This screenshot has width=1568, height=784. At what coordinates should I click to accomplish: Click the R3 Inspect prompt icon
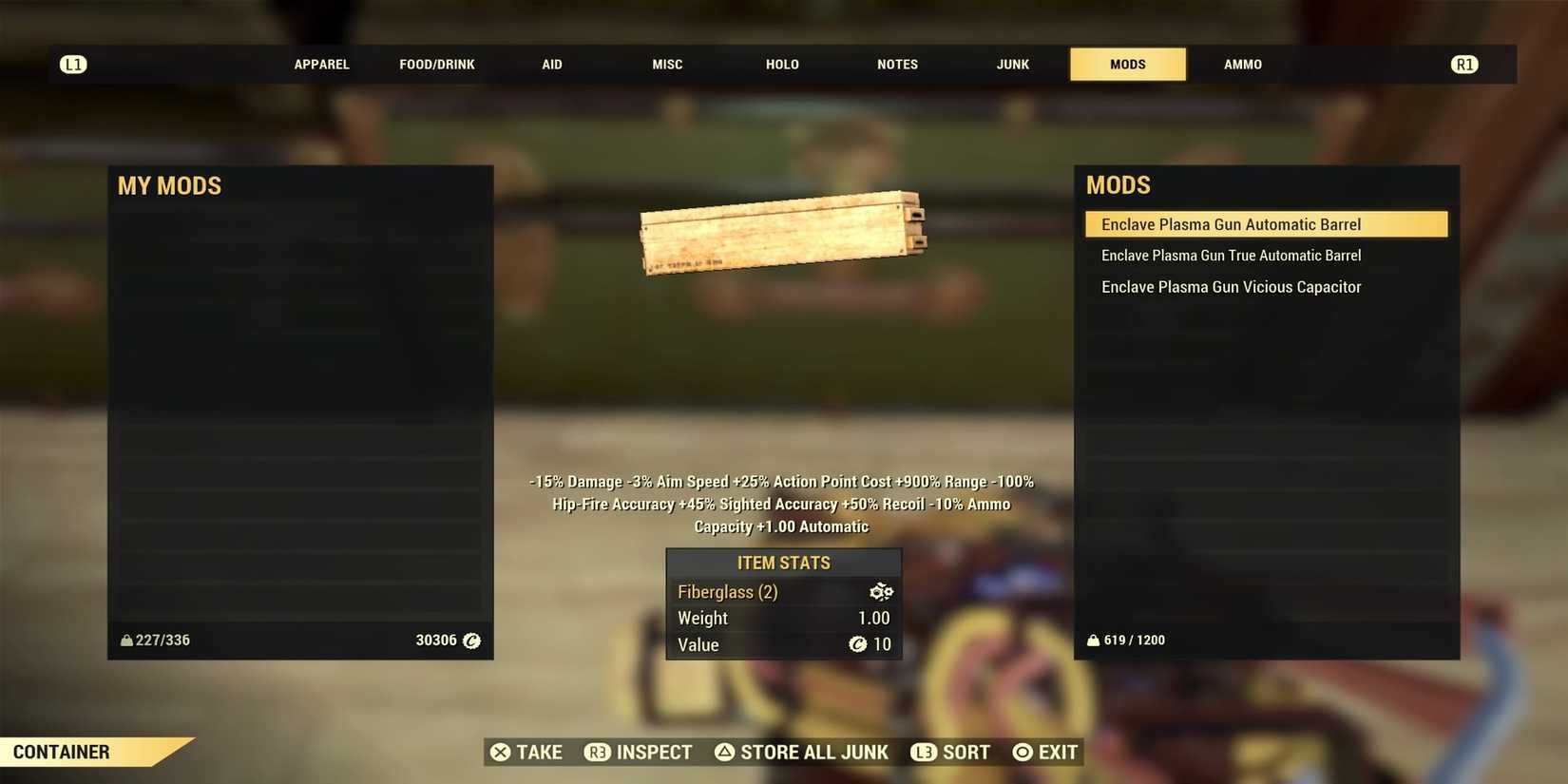coord(598,752)
